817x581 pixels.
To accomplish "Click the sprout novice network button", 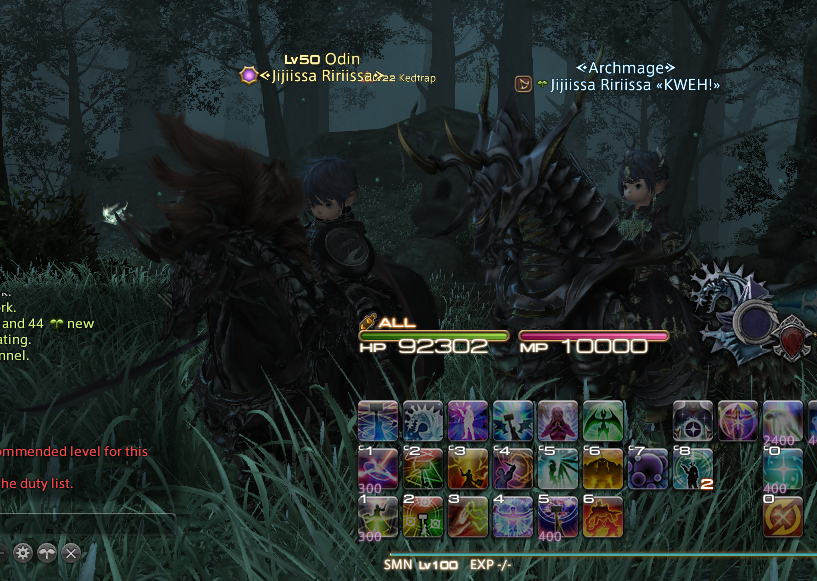I will [x=46, y=552].
